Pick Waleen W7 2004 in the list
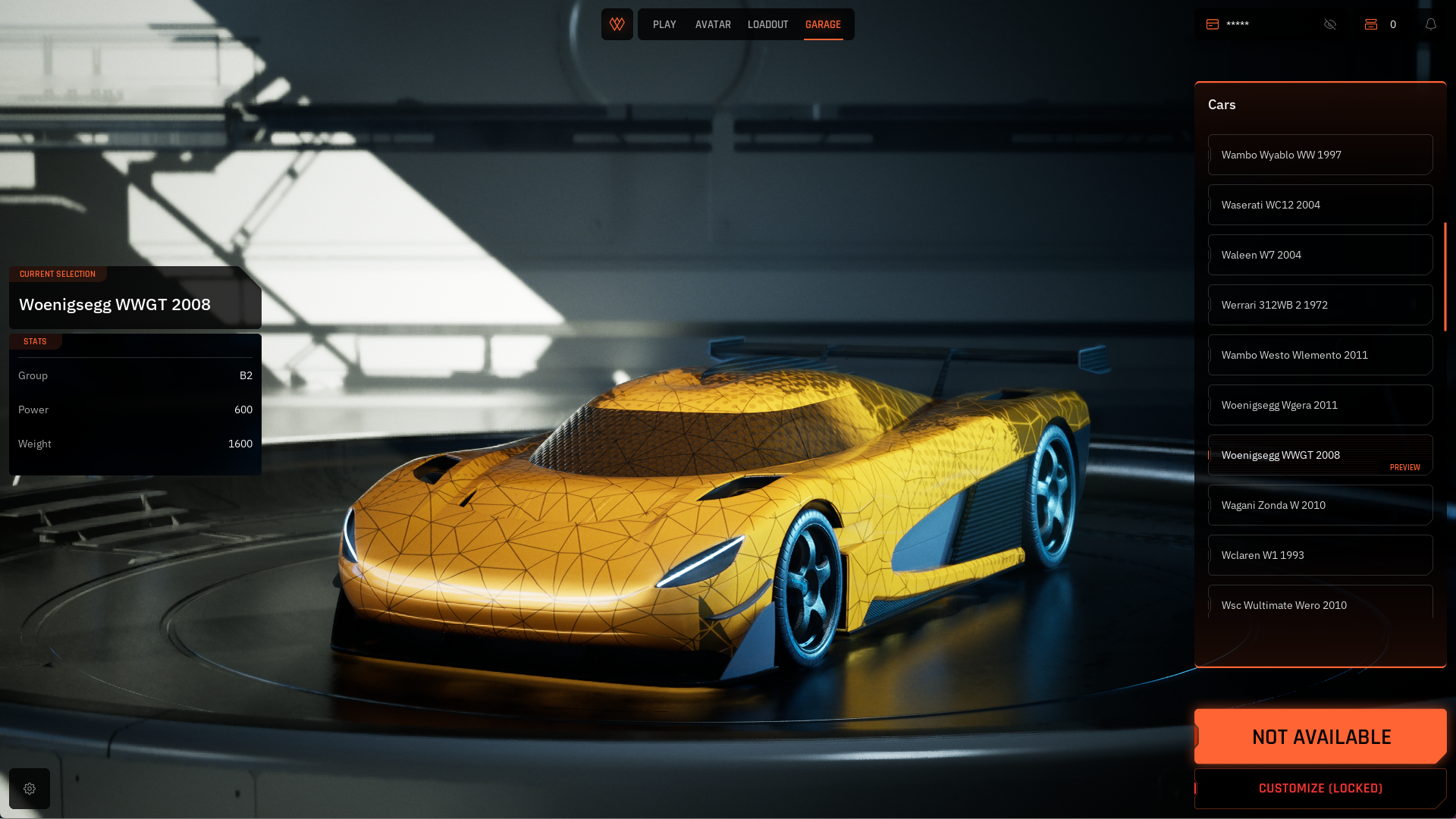 click(x=1319, y=255)
